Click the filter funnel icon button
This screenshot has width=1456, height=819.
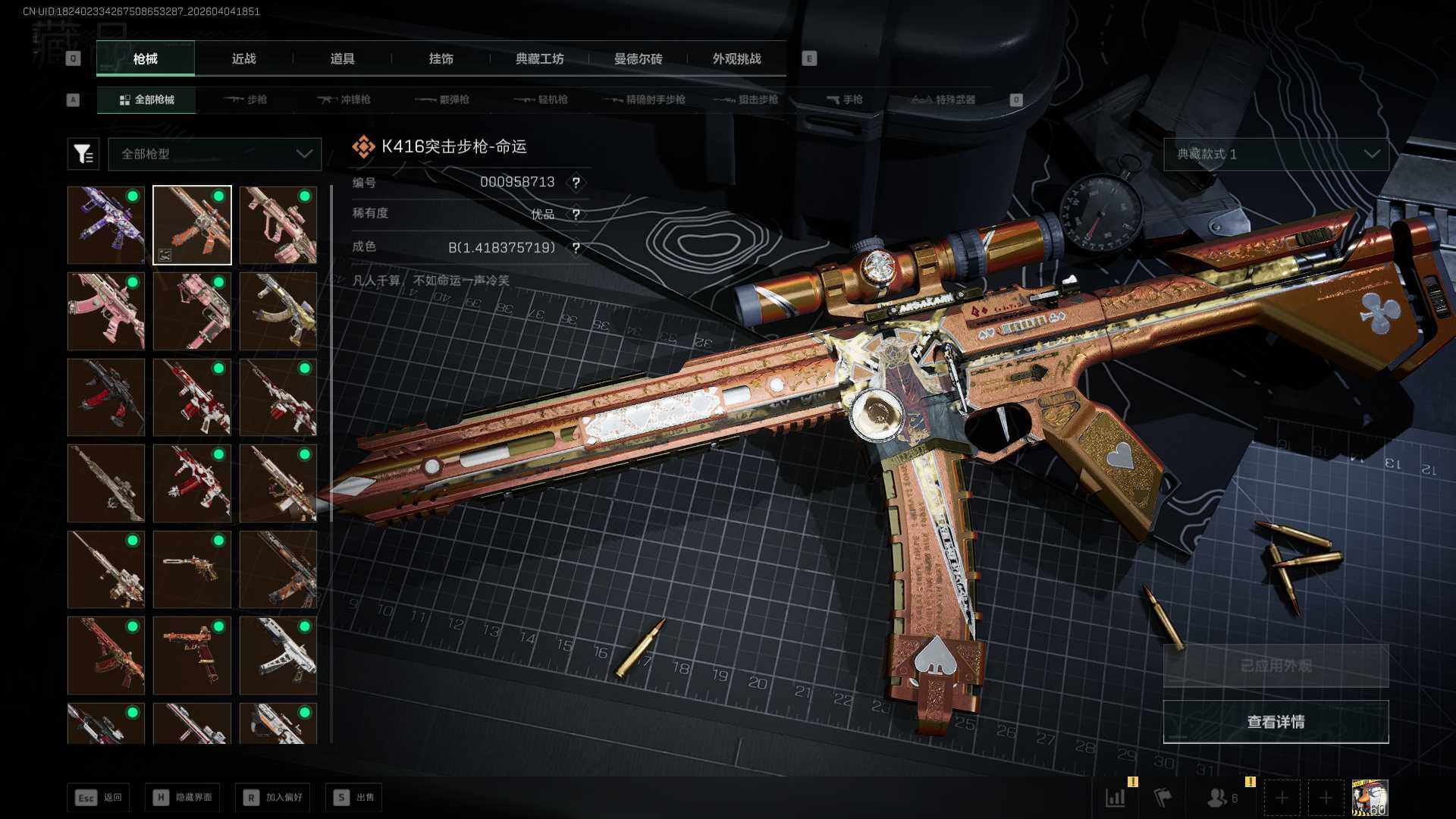click(83, 154)
